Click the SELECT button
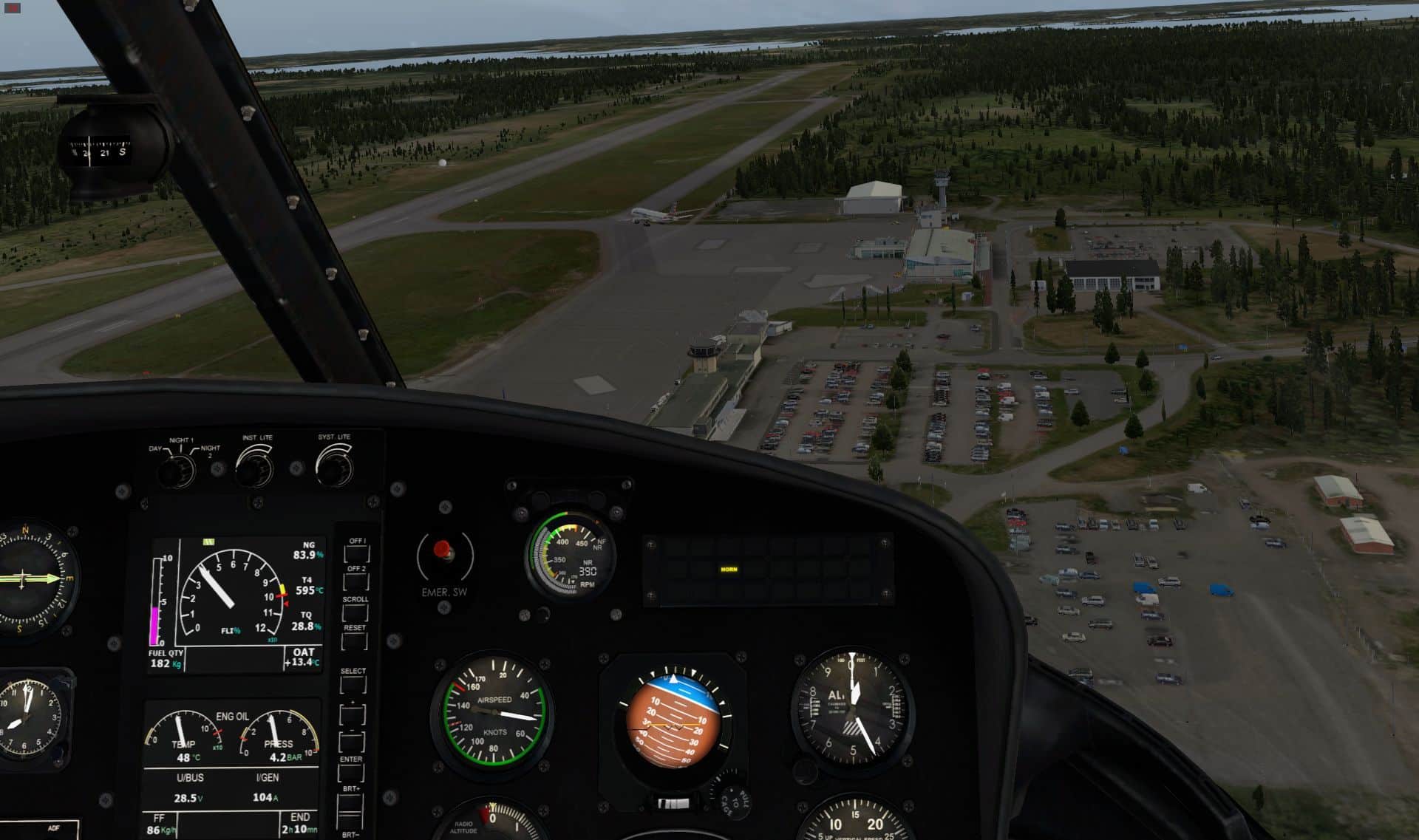Screen dimensions: 1419x840 point(353,685)
